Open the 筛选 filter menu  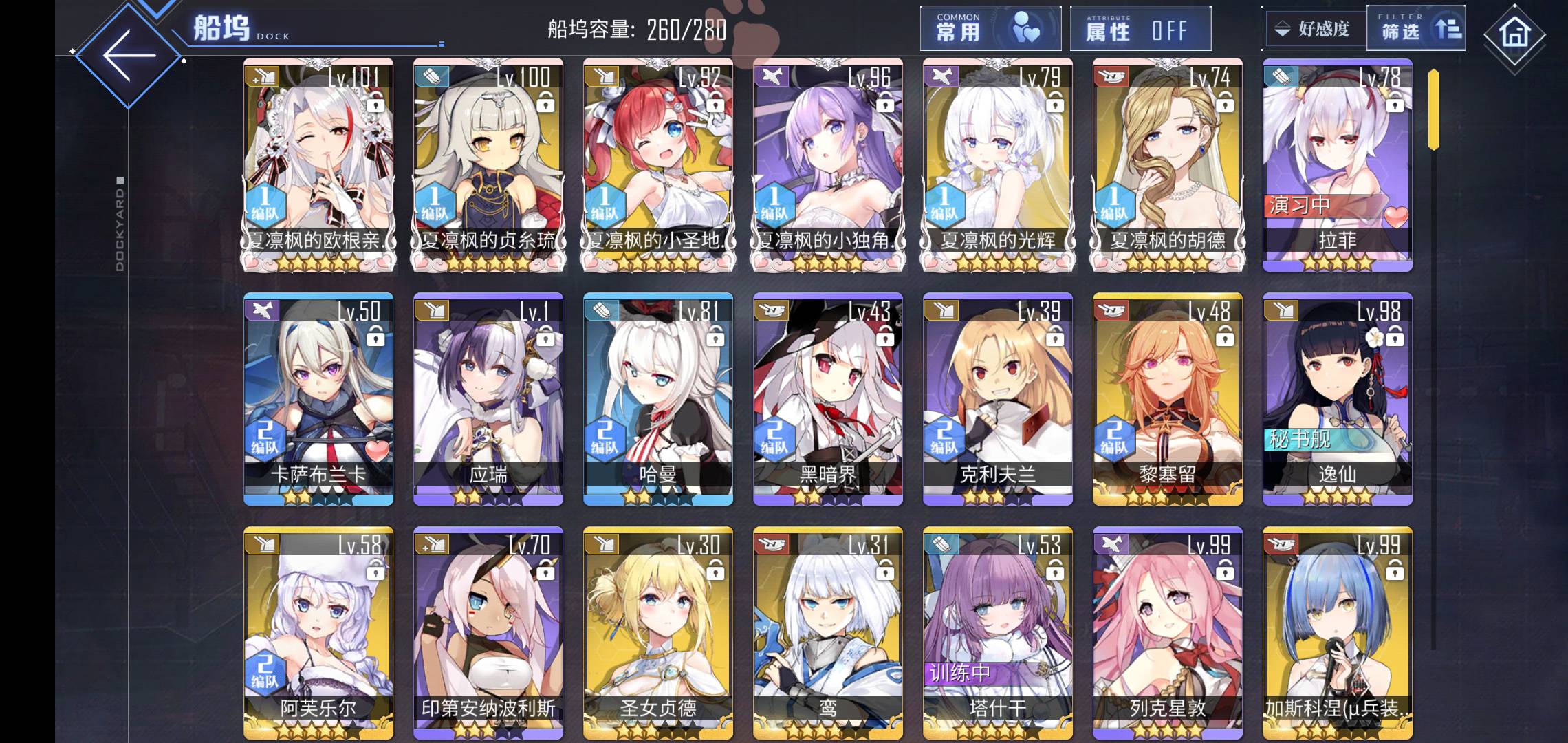coord(1417,29)
